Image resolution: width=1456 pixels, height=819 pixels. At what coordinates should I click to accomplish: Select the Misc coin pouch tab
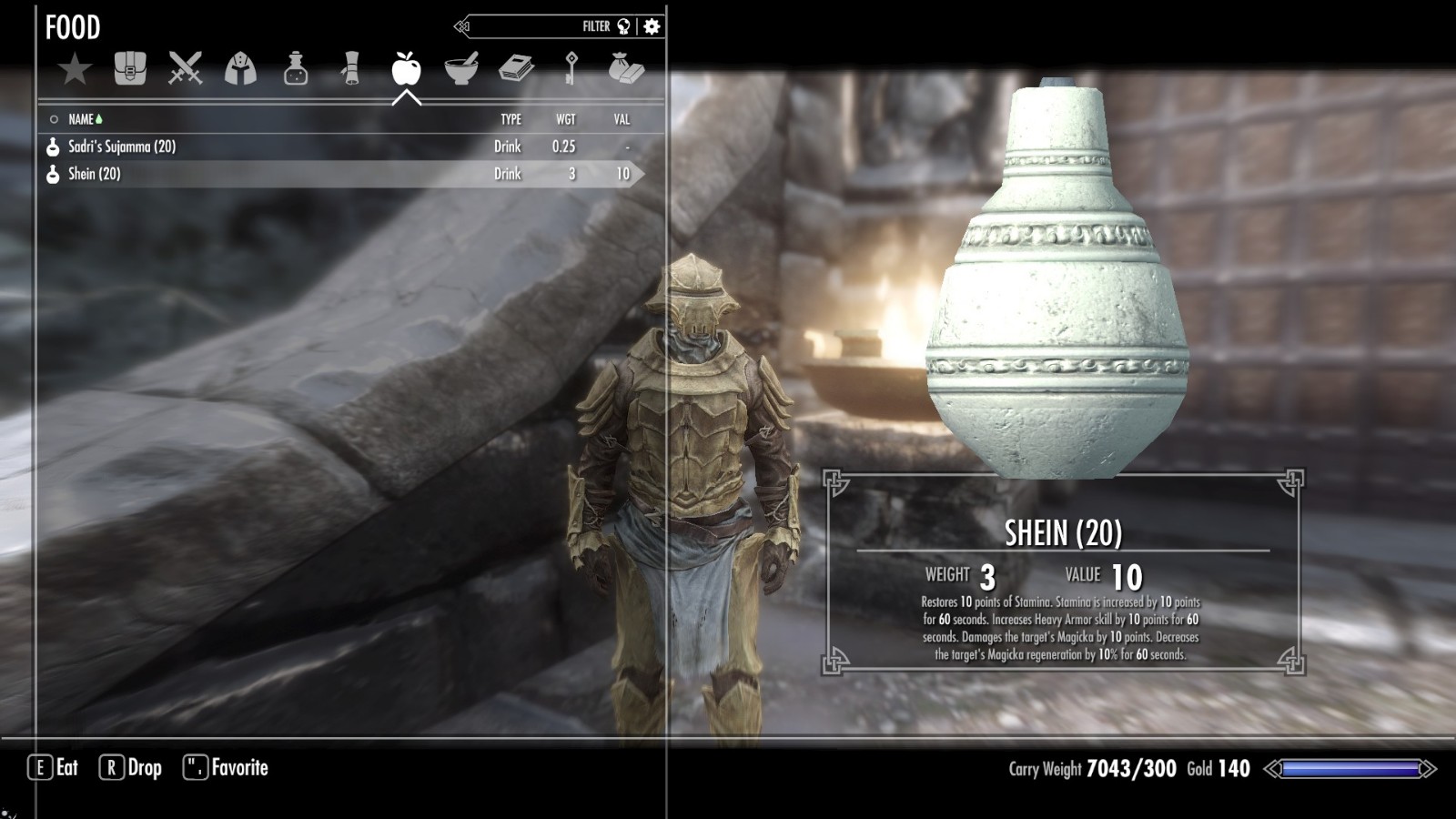(626, 69)
